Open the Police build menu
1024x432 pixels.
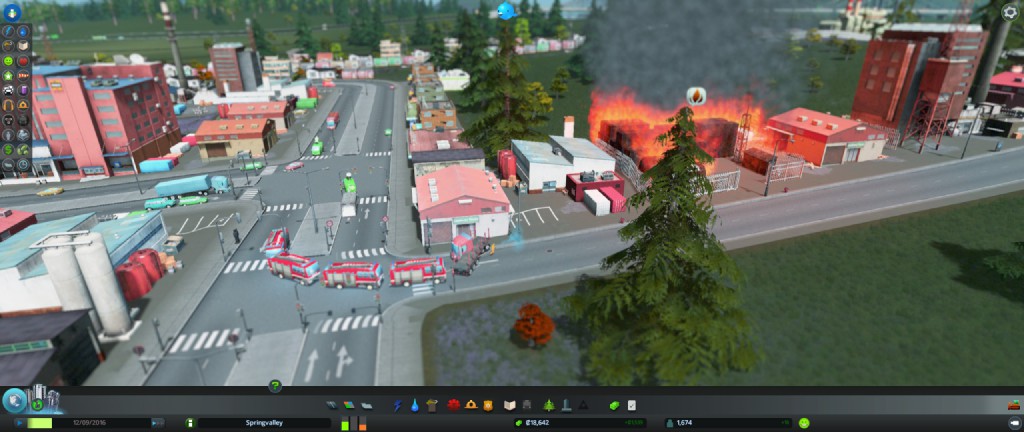coord(488,405)
